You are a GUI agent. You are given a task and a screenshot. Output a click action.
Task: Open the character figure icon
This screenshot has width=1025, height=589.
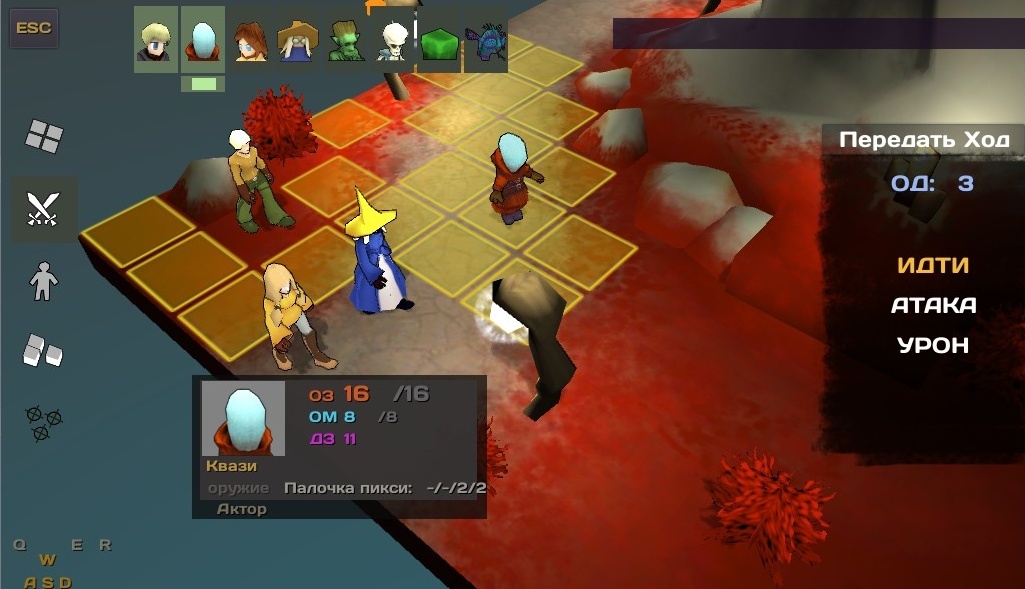(x=44, y=282)
